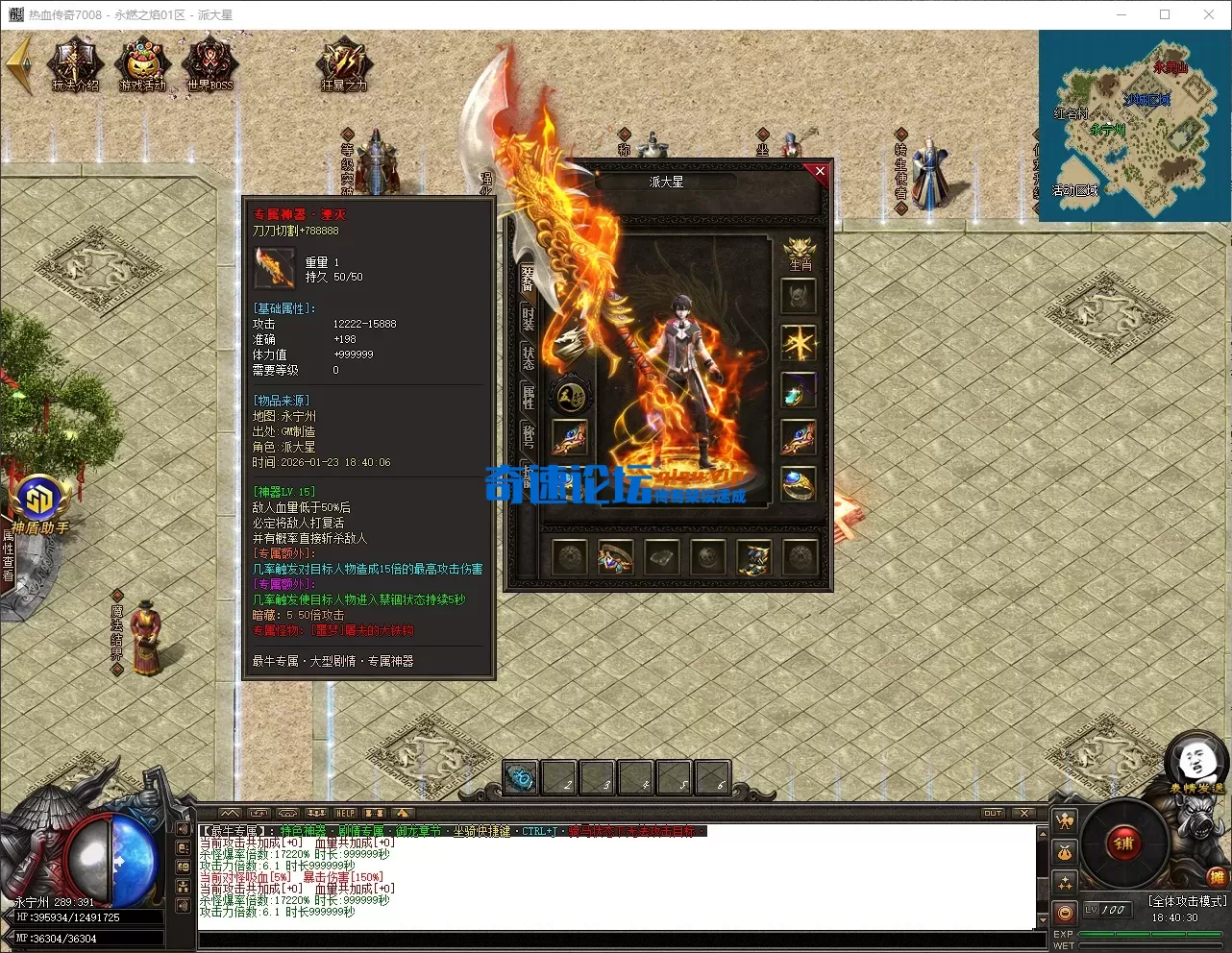This screenshot has width=1232, height=953.
Task: Open the 神盾助手 shield helper
Action: click(x=40, y=504)
